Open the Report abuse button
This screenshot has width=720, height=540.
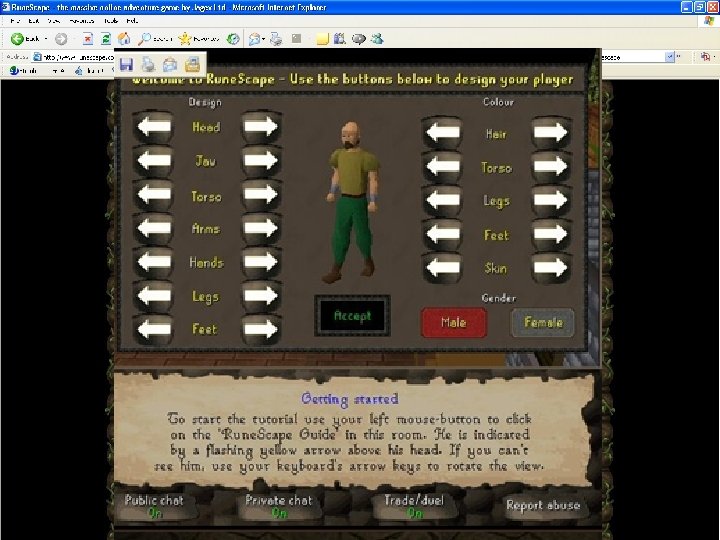(542, 505)
